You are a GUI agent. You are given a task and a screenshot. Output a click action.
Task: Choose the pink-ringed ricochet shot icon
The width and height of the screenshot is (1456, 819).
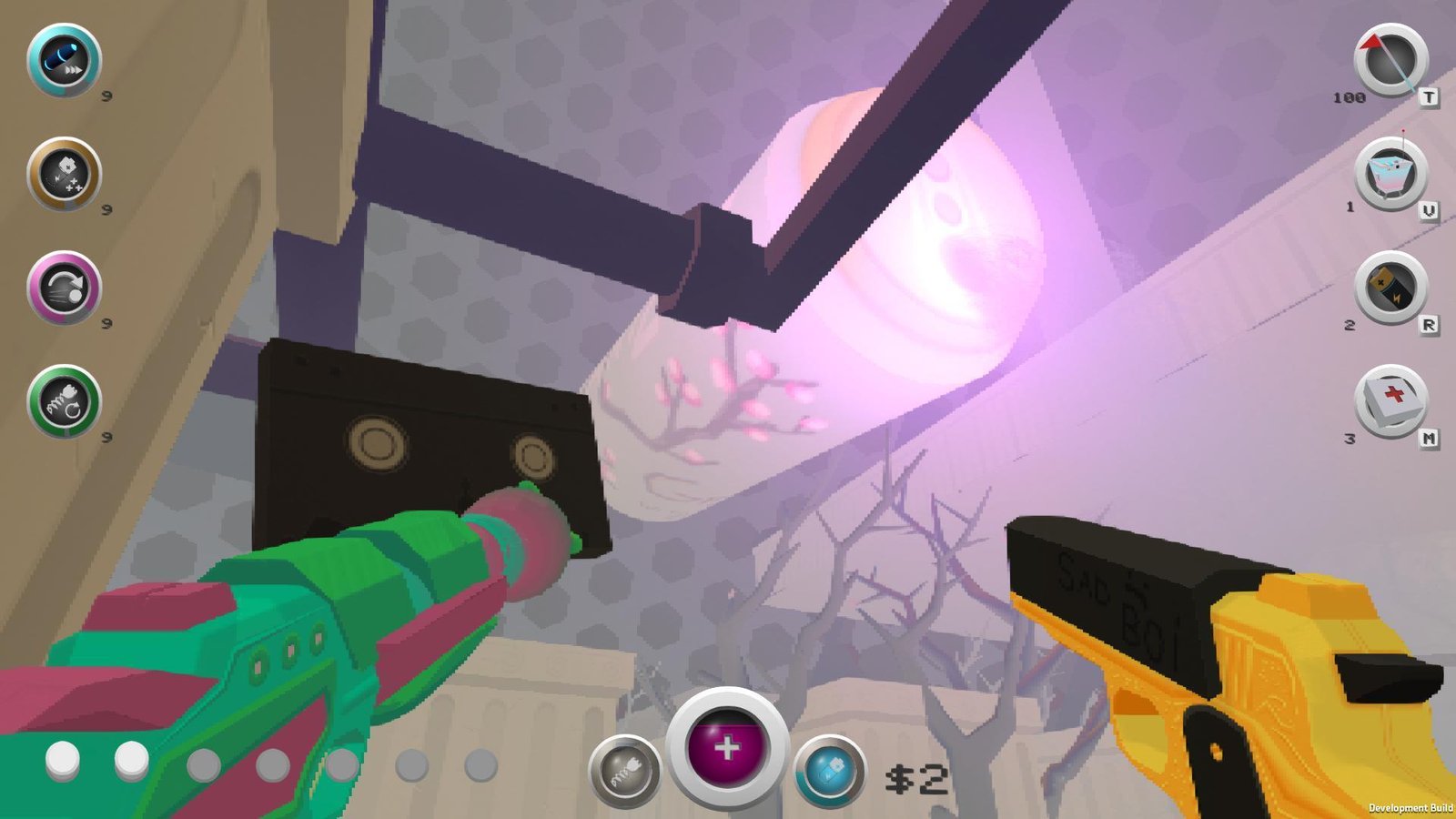(64, 288)
